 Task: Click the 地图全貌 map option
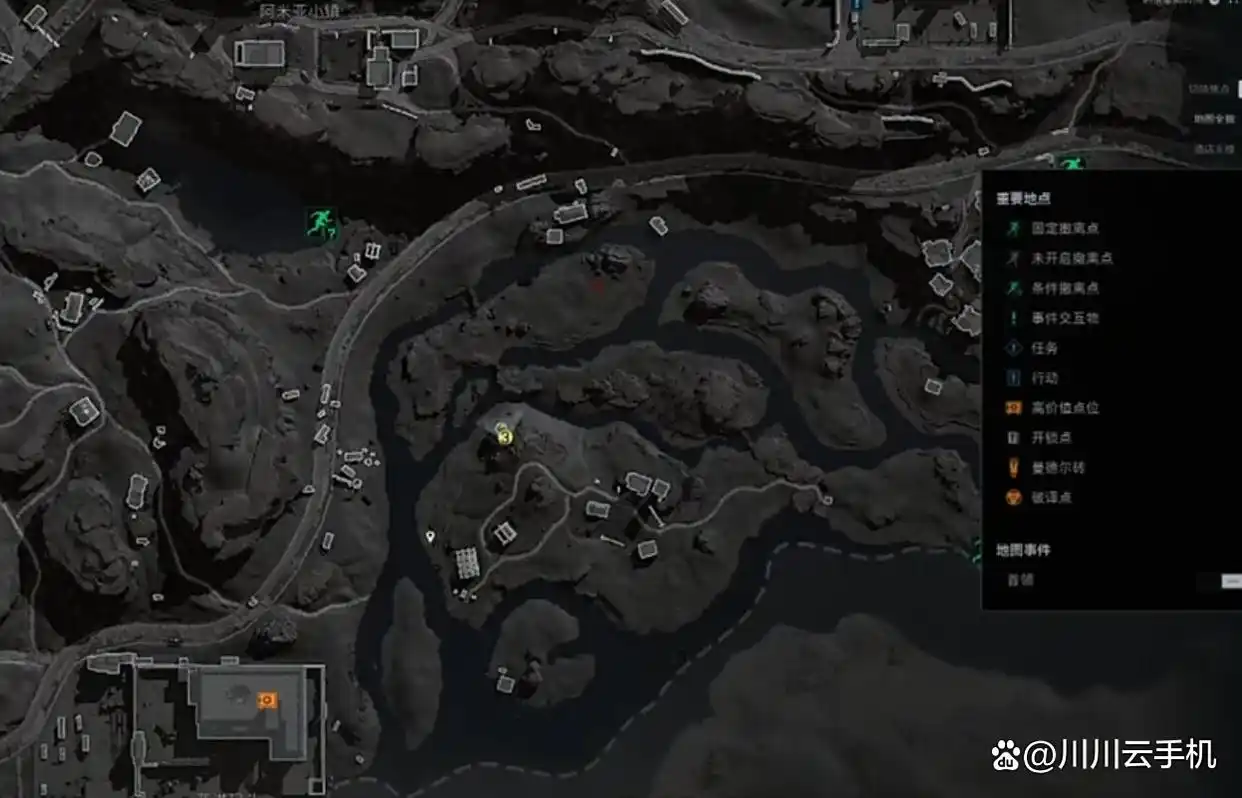pos(1214,119)
